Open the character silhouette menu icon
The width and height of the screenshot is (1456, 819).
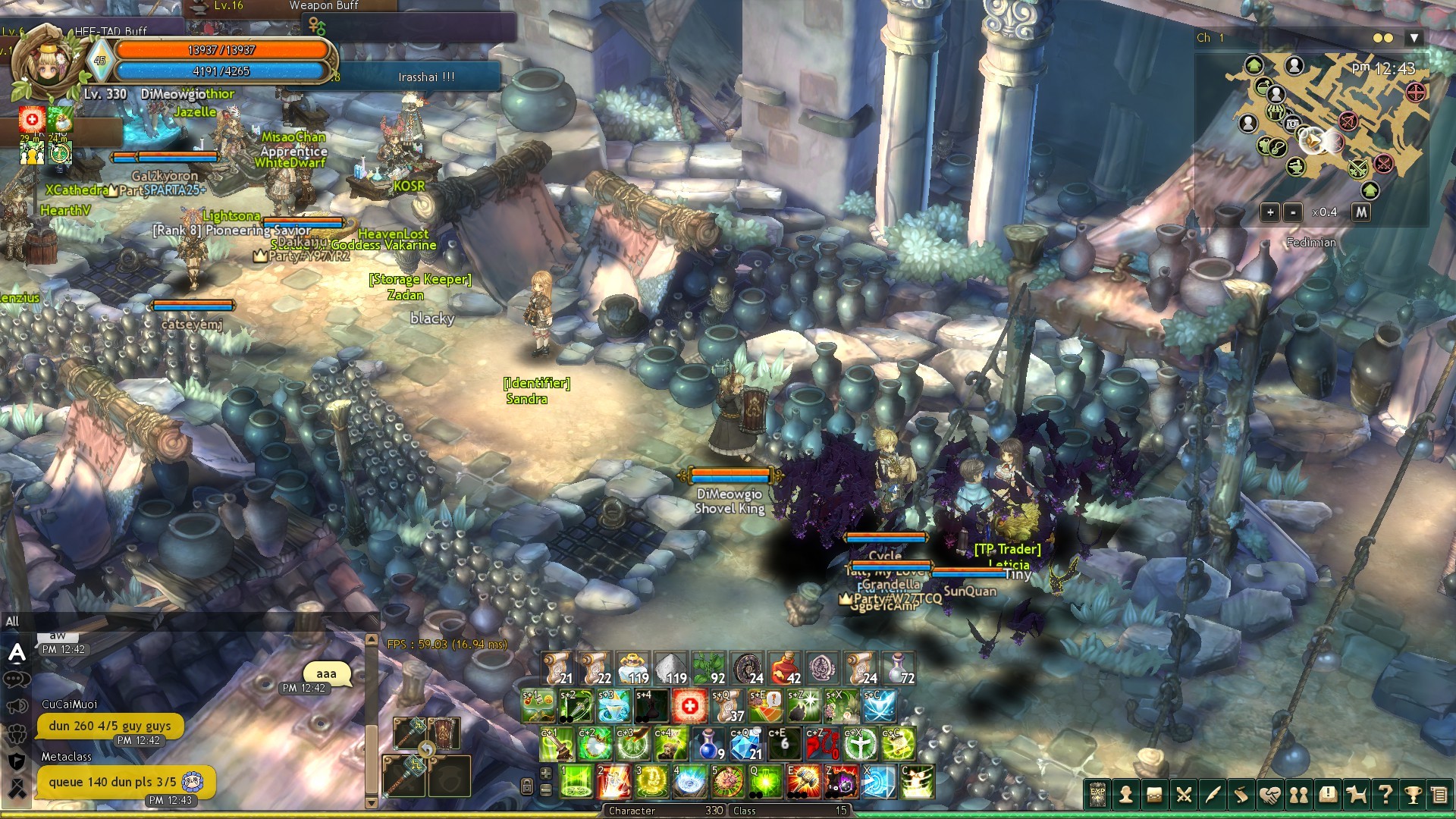coord(1126,795)
